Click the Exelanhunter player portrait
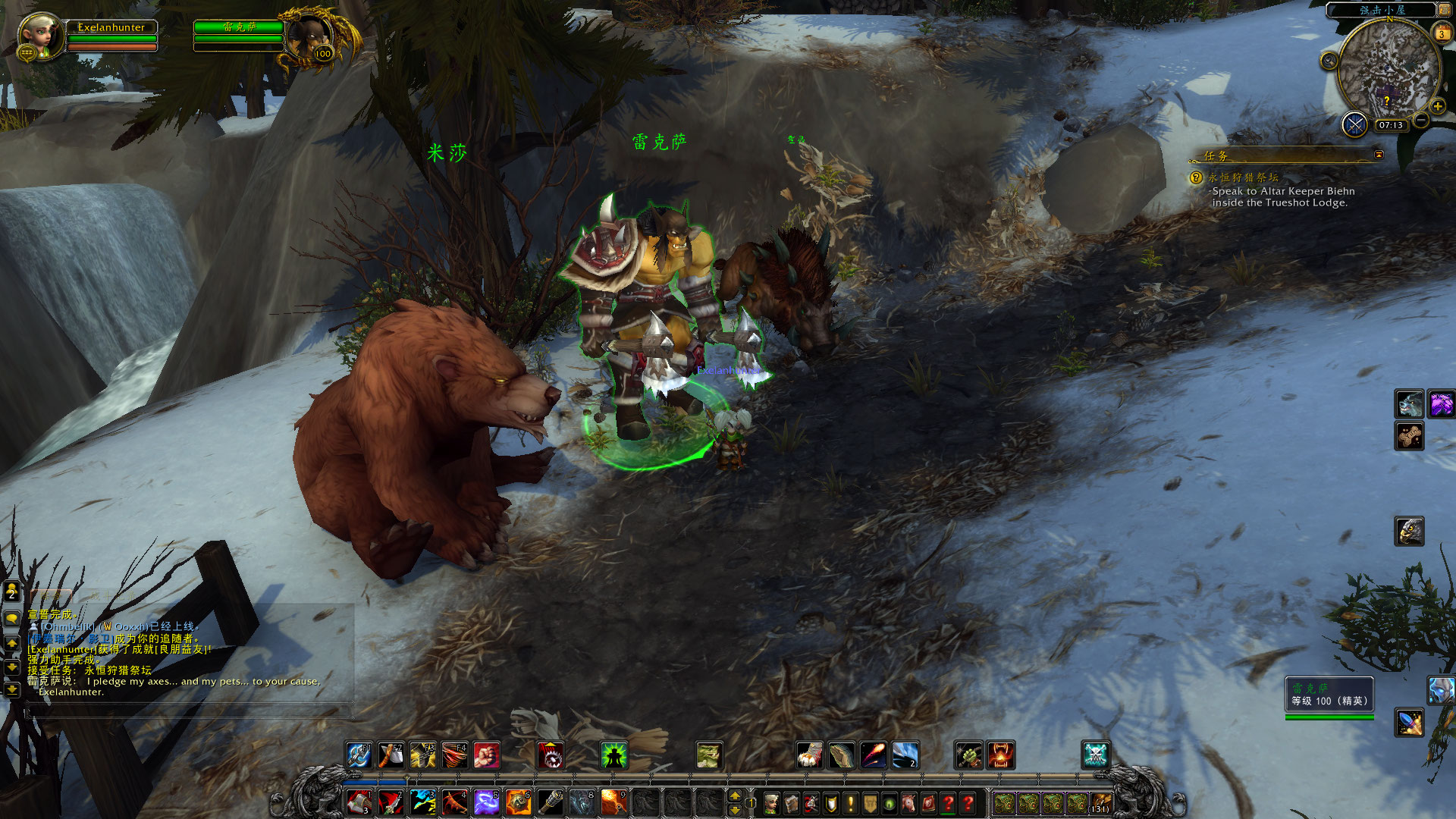This screenshot has width=1456, height=819. 38,36
